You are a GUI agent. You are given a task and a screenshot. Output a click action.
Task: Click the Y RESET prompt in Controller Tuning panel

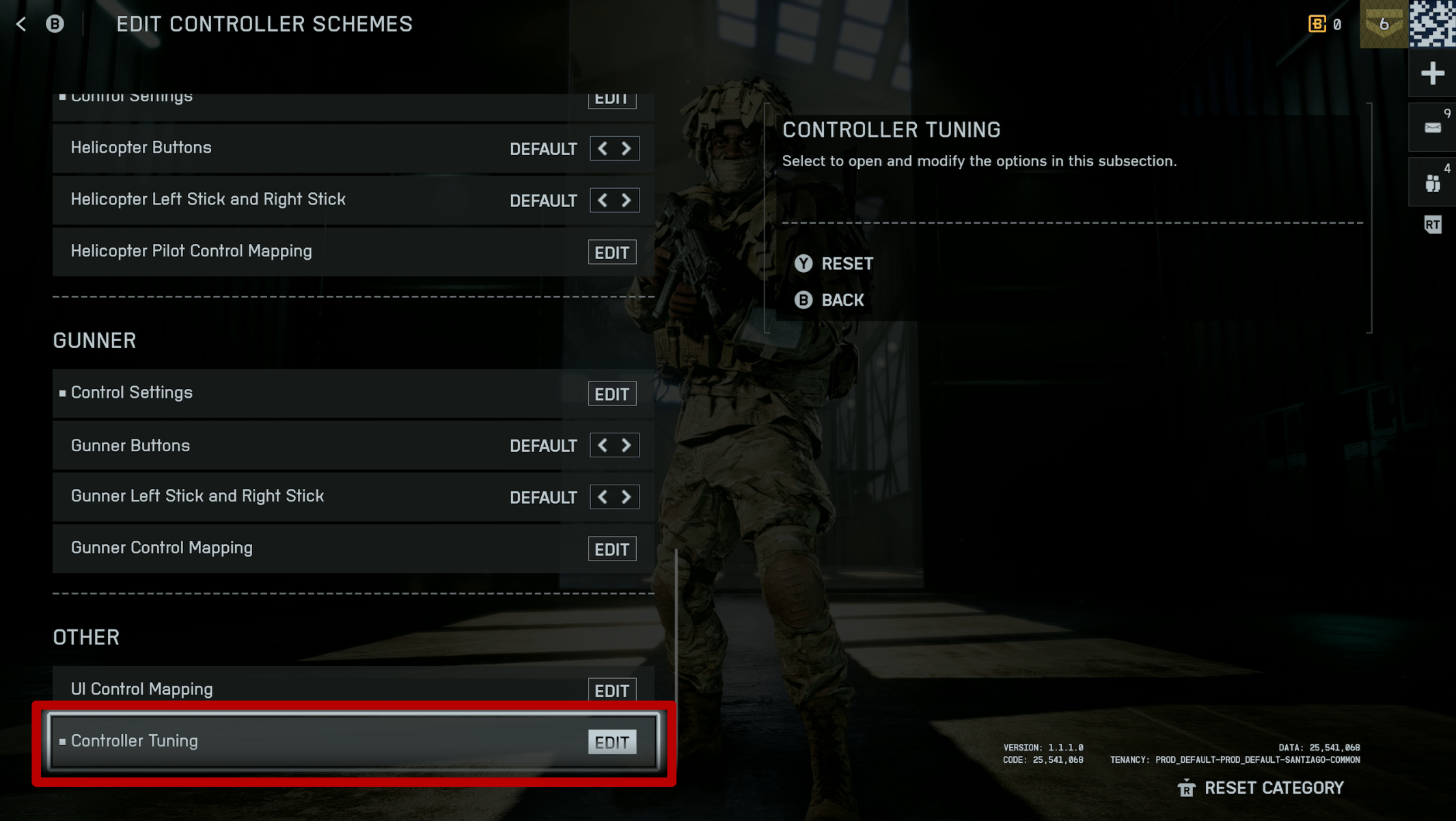pos(833,263)
